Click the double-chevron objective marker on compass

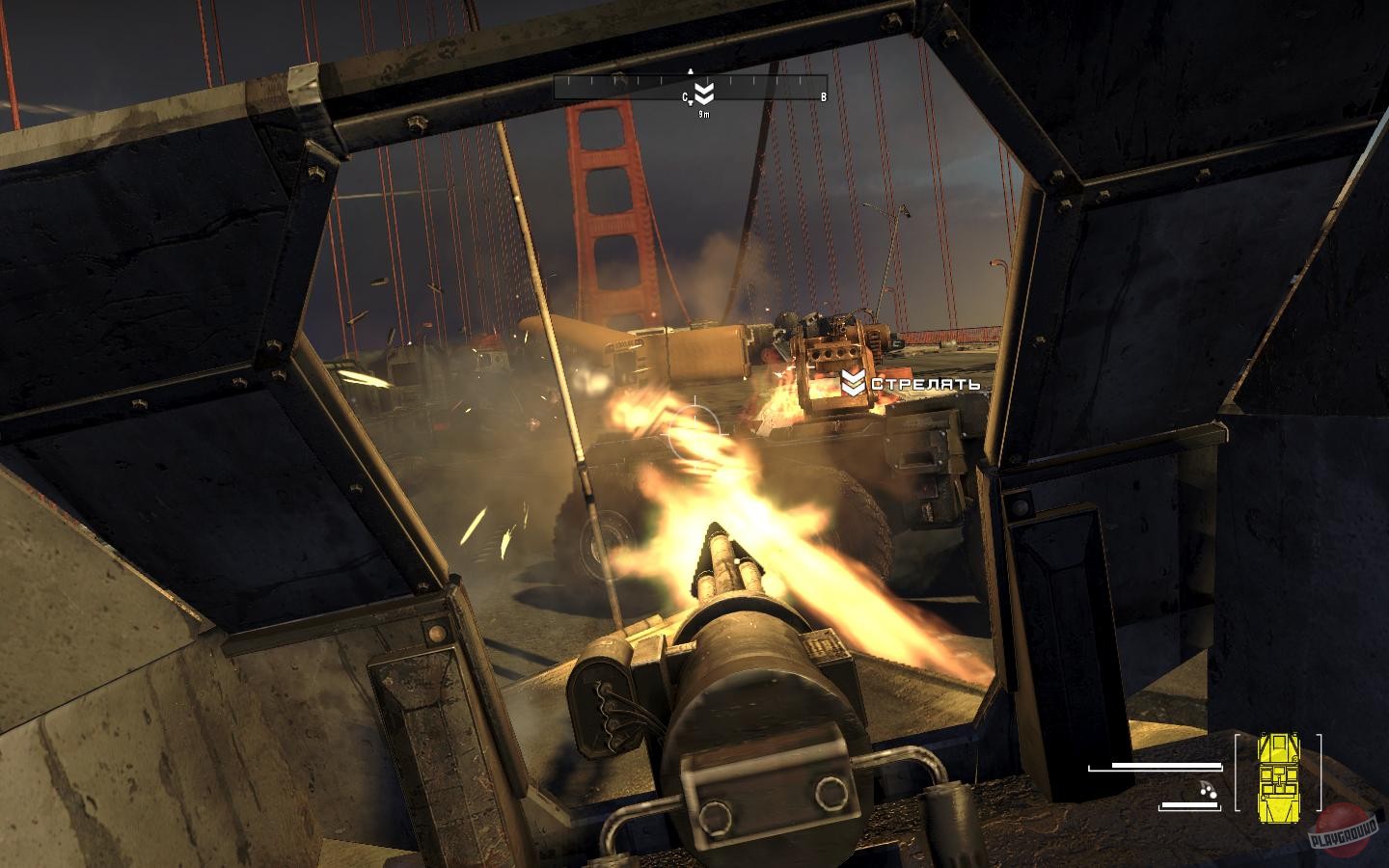click(x=704, y=93)
